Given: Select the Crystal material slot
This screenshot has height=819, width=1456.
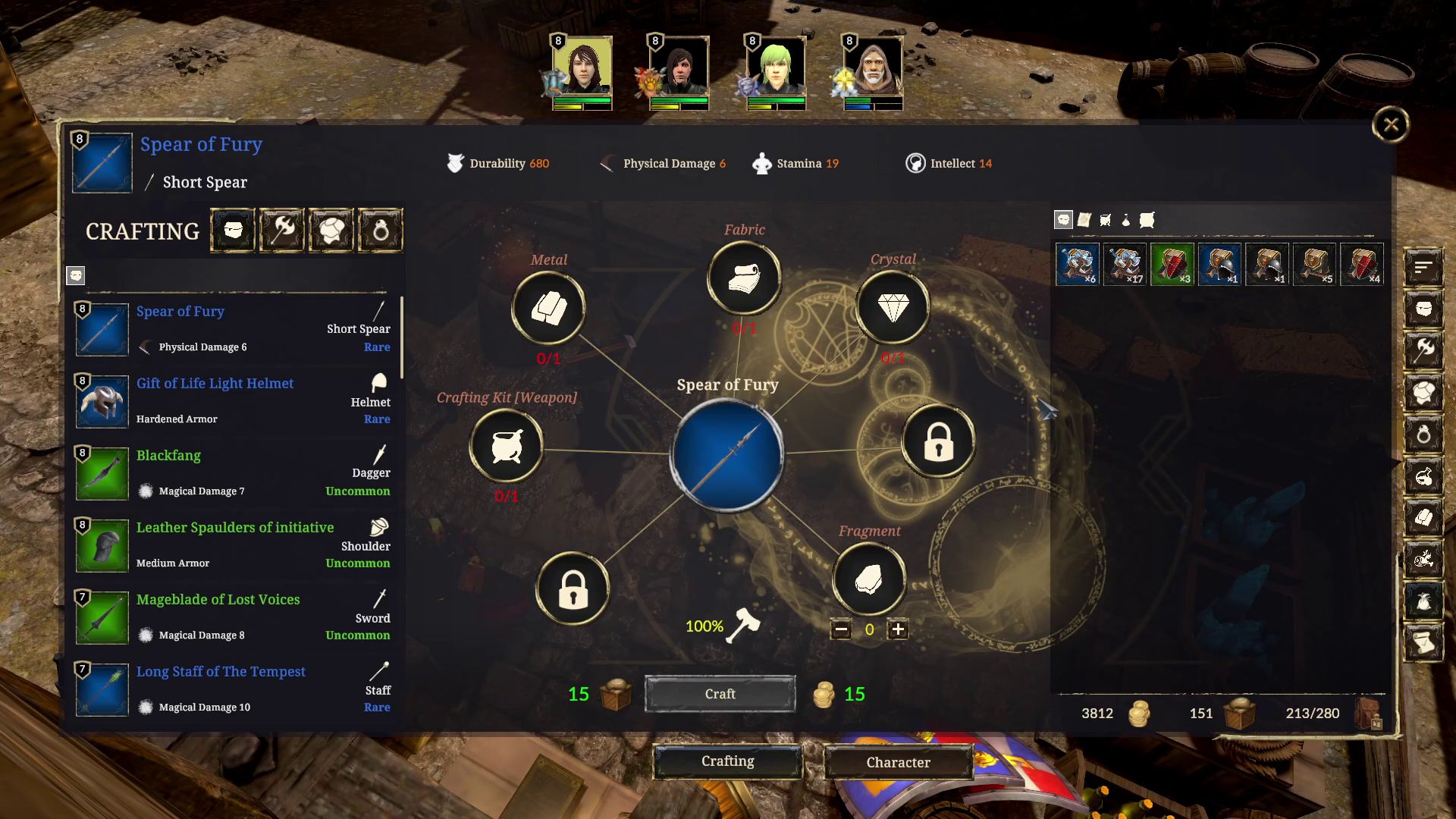Looking at the screenshot, I should pyautogui.click(x=893, y=306).
